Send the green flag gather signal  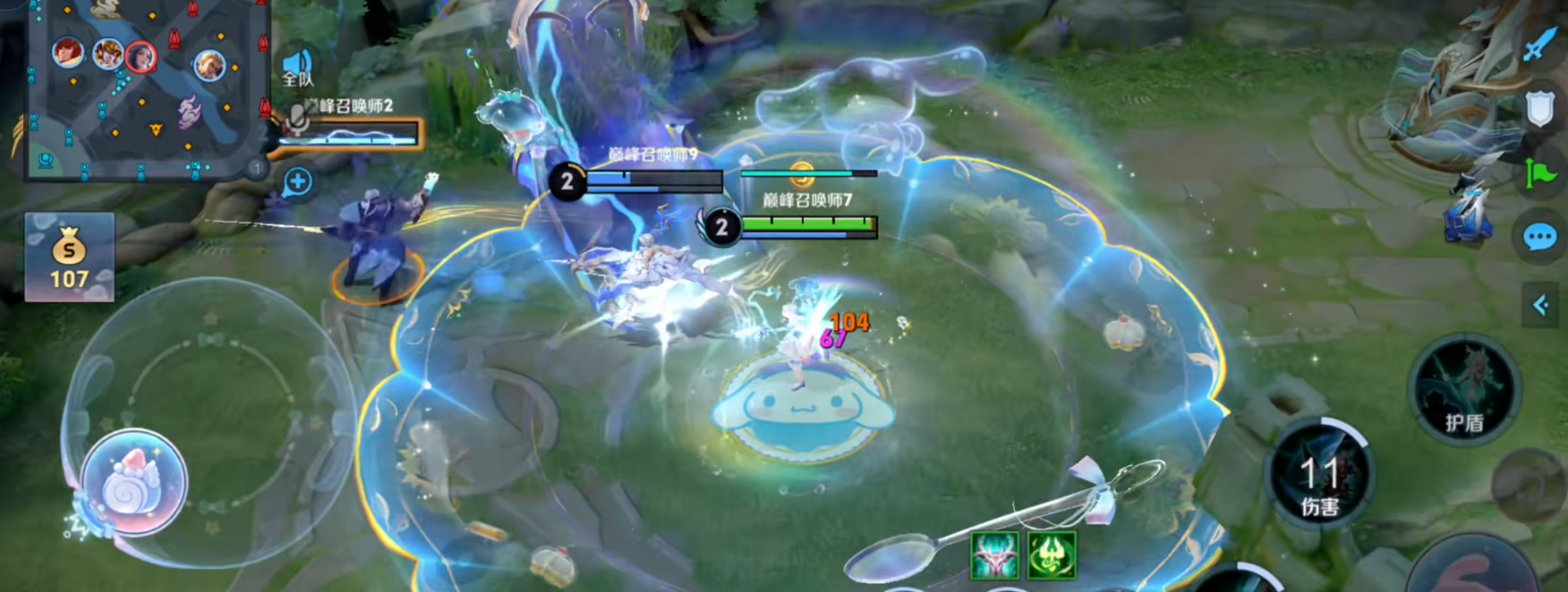[x=1539, y=172]
